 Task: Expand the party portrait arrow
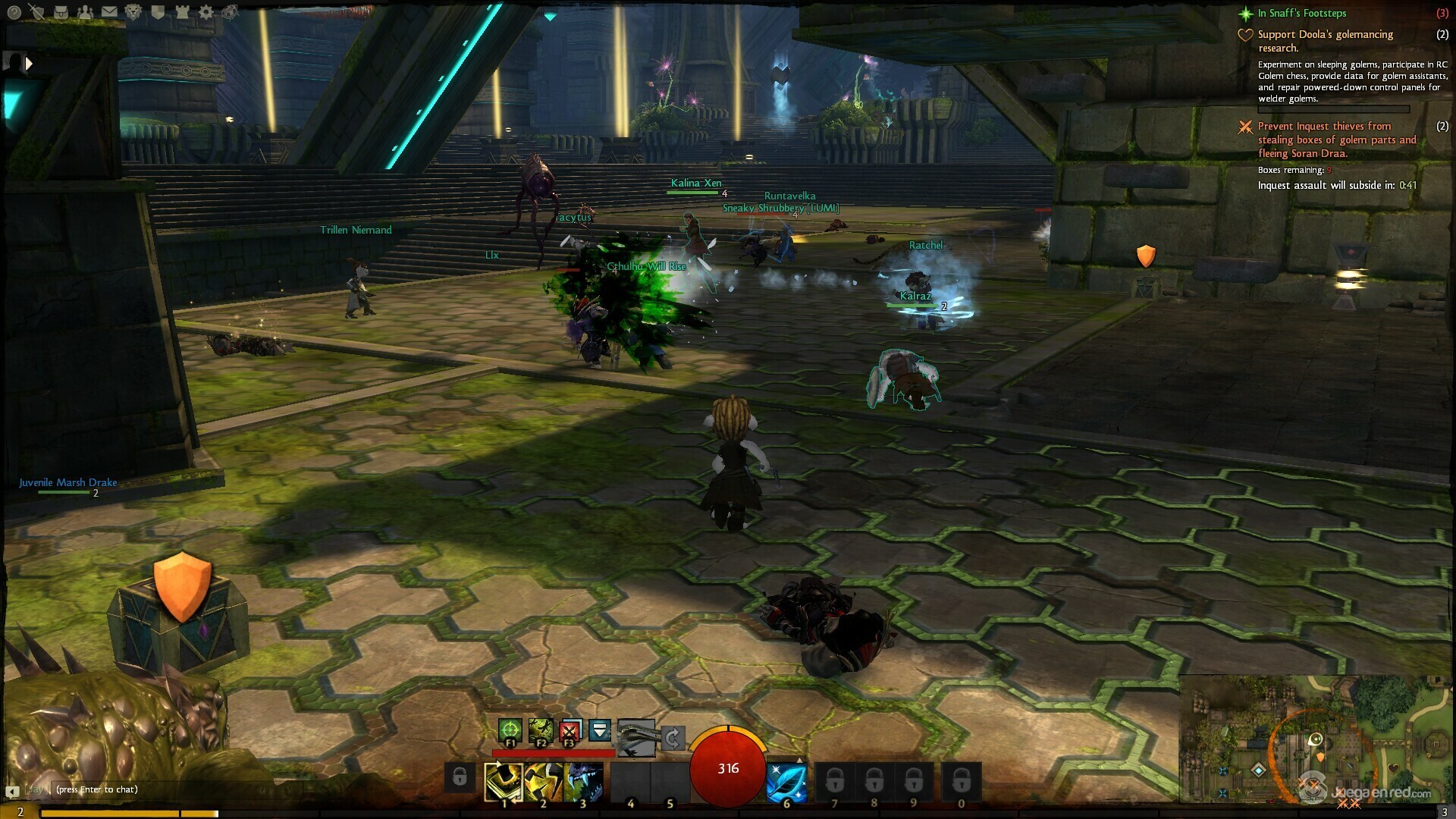pyautogui.click(x=29, y=64)
